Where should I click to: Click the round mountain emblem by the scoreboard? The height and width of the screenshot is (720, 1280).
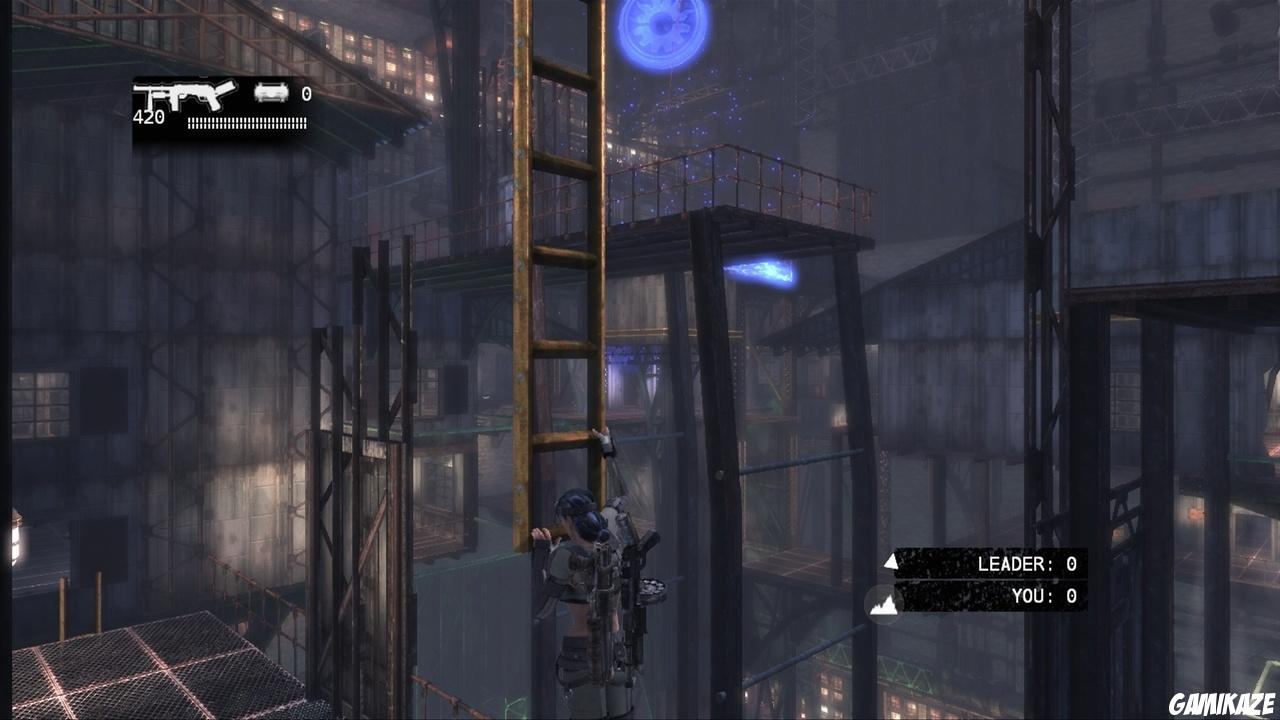[883, 603]
